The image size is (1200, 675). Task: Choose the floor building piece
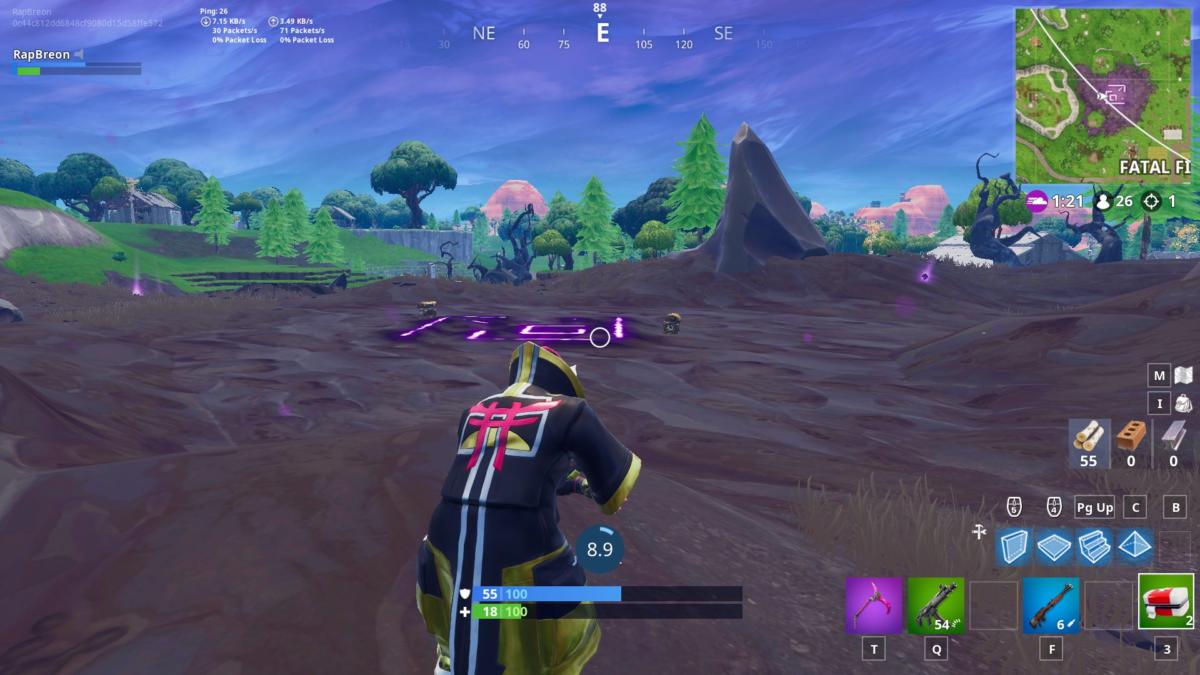(x=1054, y=546)
